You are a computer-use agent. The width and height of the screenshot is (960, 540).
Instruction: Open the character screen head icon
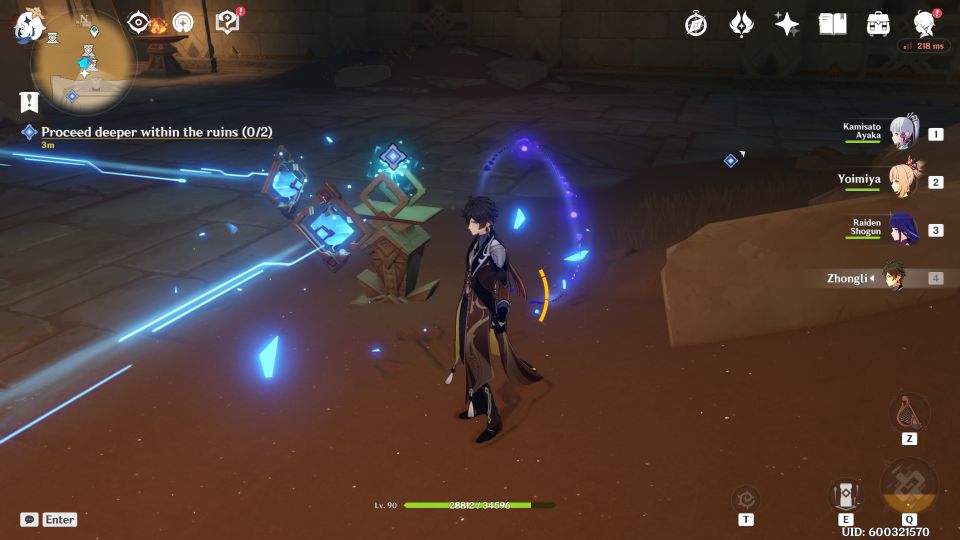point(925,24)
